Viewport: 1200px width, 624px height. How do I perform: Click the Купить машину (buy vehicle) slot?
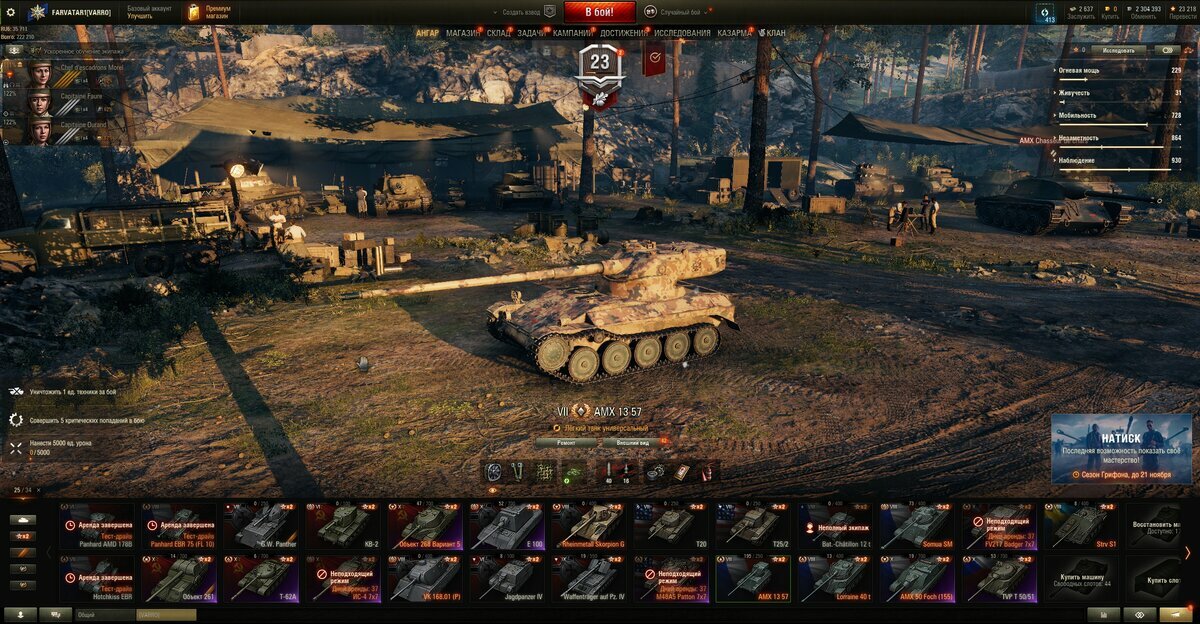[1080, 578]
